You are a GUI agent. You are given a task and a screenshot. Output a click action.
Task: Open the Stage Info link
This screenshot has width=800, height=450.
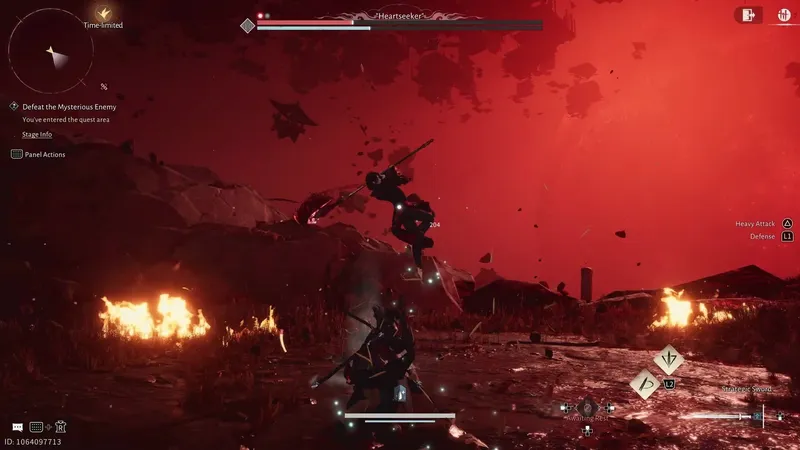coord(36,134)
